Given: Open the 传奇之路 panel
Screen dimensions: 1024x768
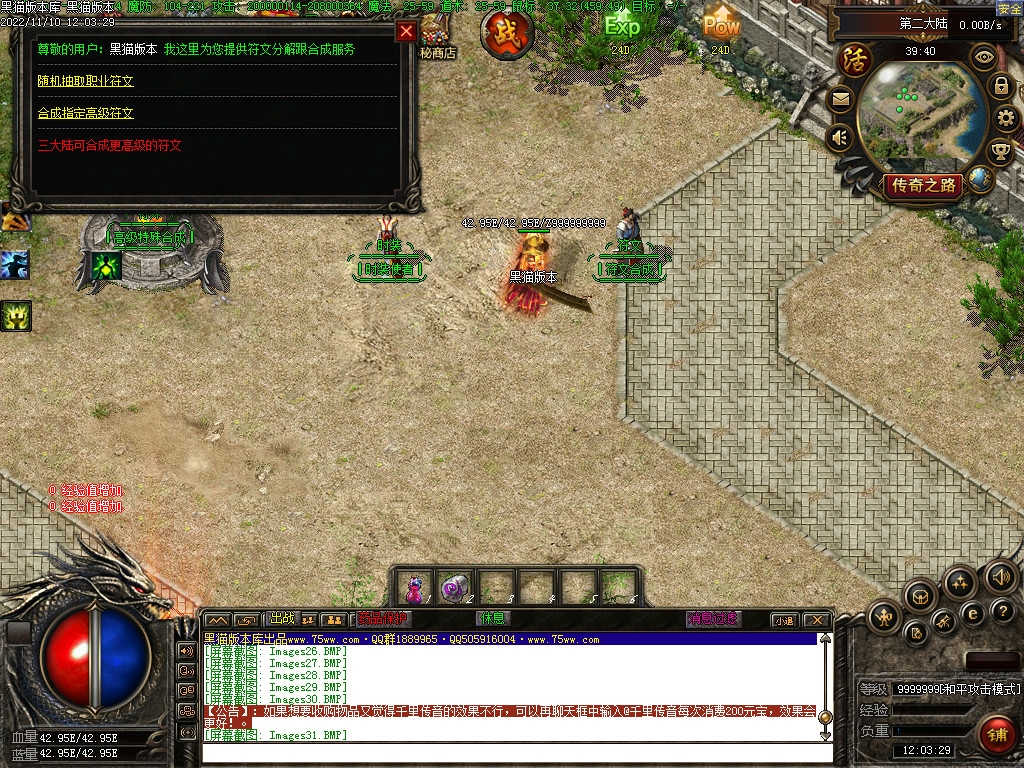Looking at the screenshot, I should pos(922,185).
